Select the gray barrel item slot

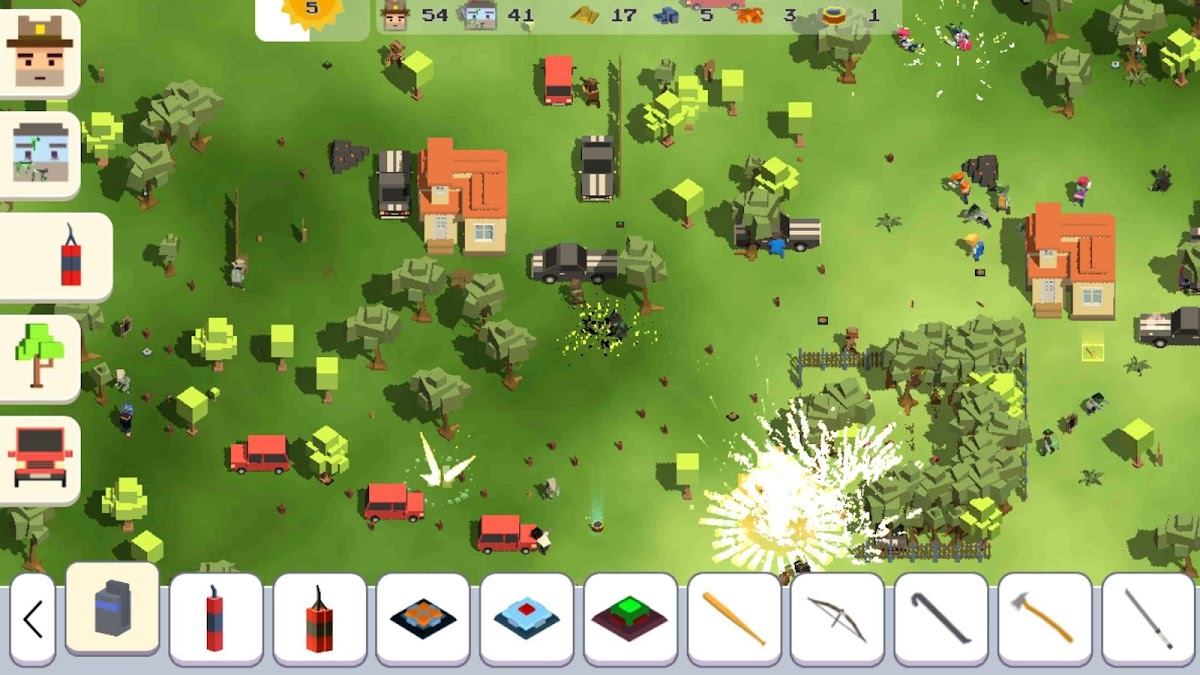coord(112,609)
